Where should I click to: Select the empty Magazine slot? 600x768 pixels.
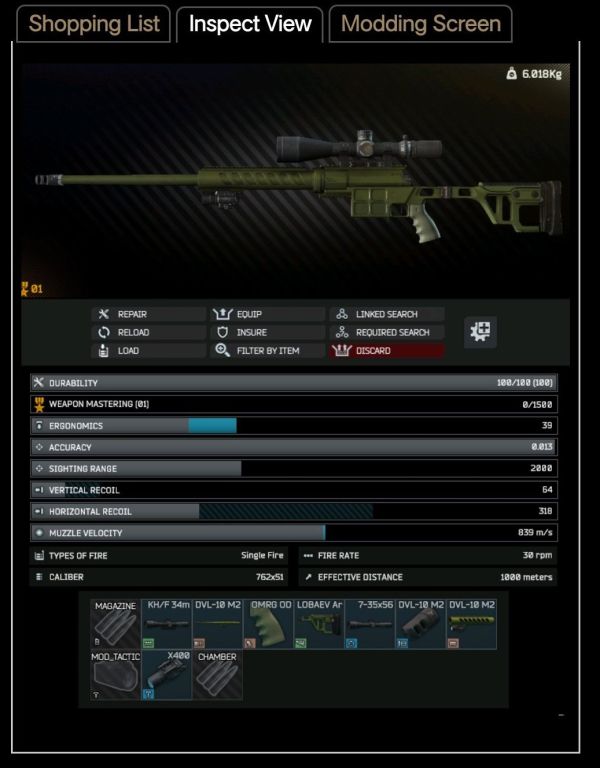(115, 624)
